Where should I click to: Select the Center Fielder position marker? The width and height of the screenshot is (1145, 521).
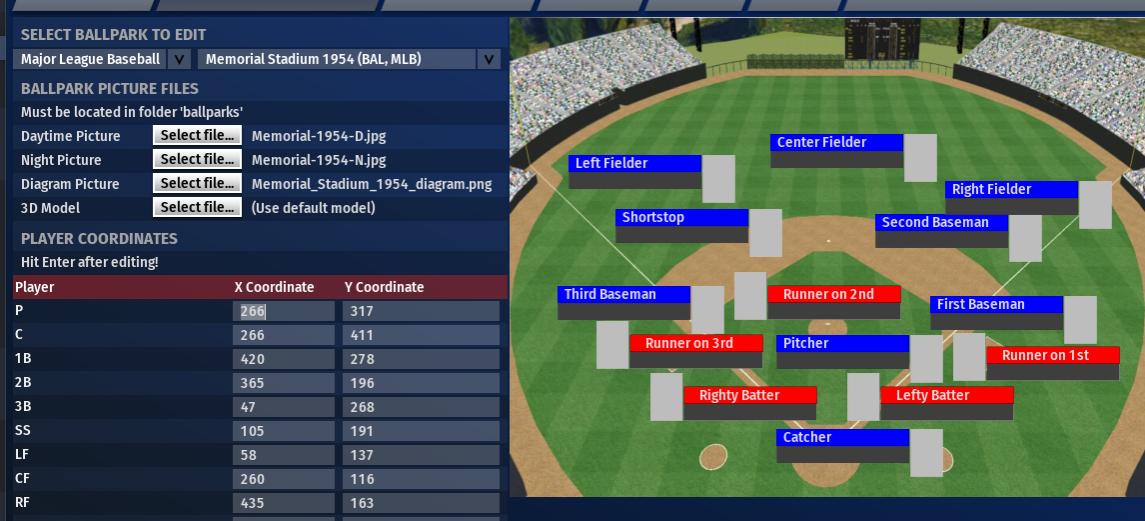[x=837, y=143]
